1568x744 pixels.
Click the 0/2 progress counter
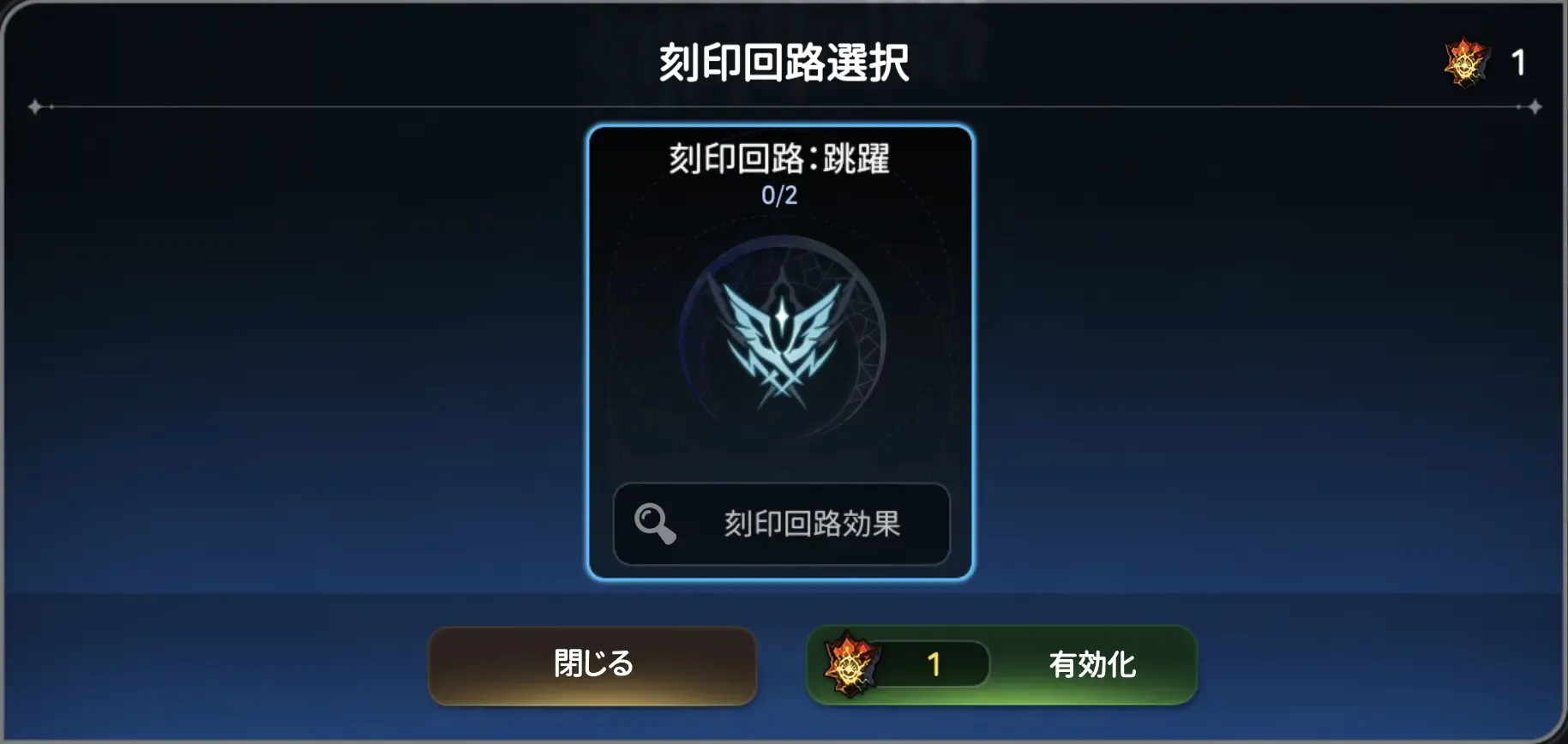point(778,195)
